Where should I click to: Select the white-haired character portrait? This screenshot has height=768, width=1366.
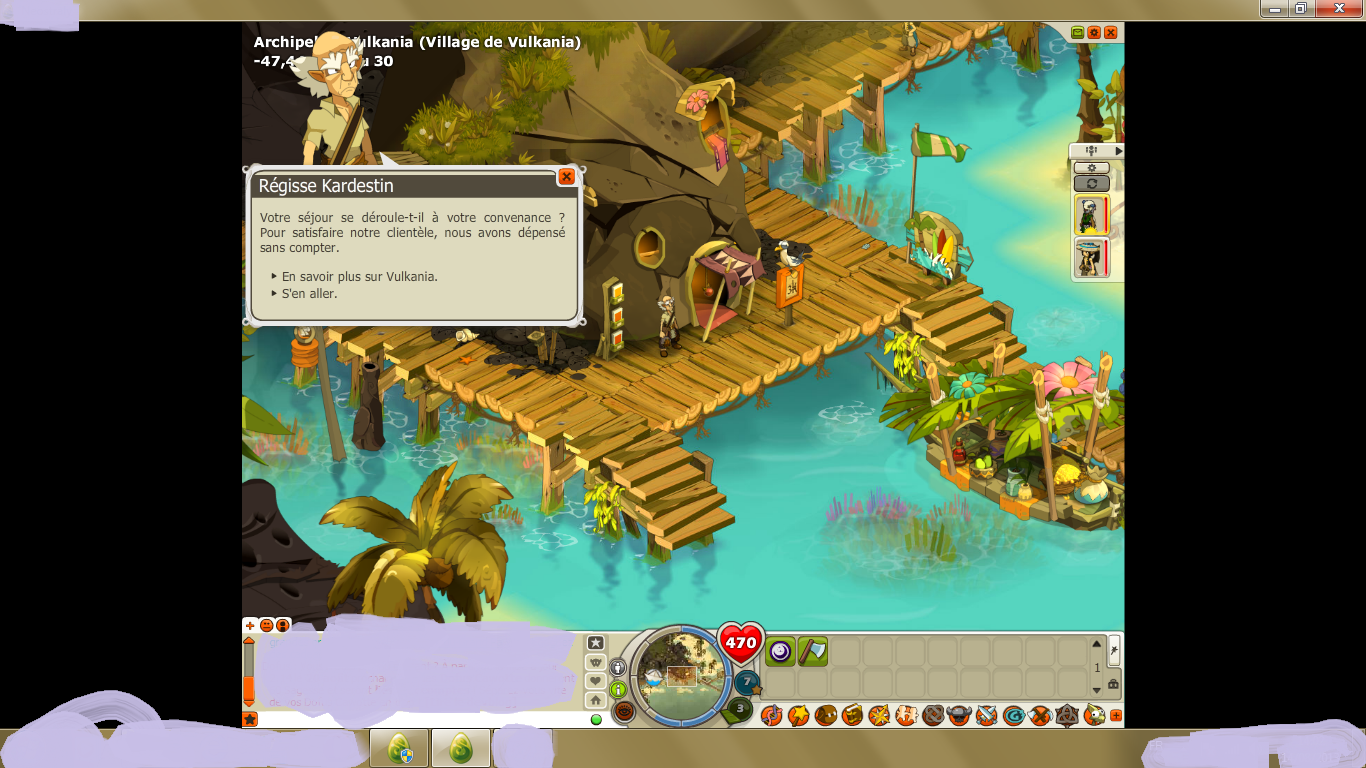(1089, 214)
